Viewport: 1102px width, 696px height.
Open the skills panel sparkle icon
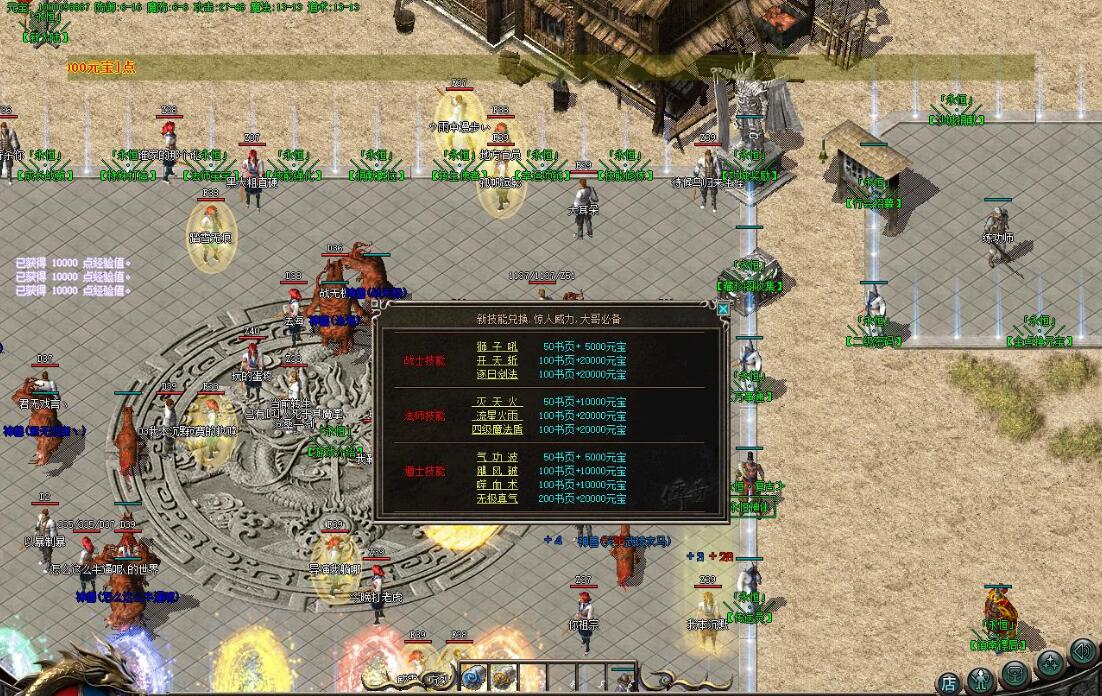click(1049, 661)
